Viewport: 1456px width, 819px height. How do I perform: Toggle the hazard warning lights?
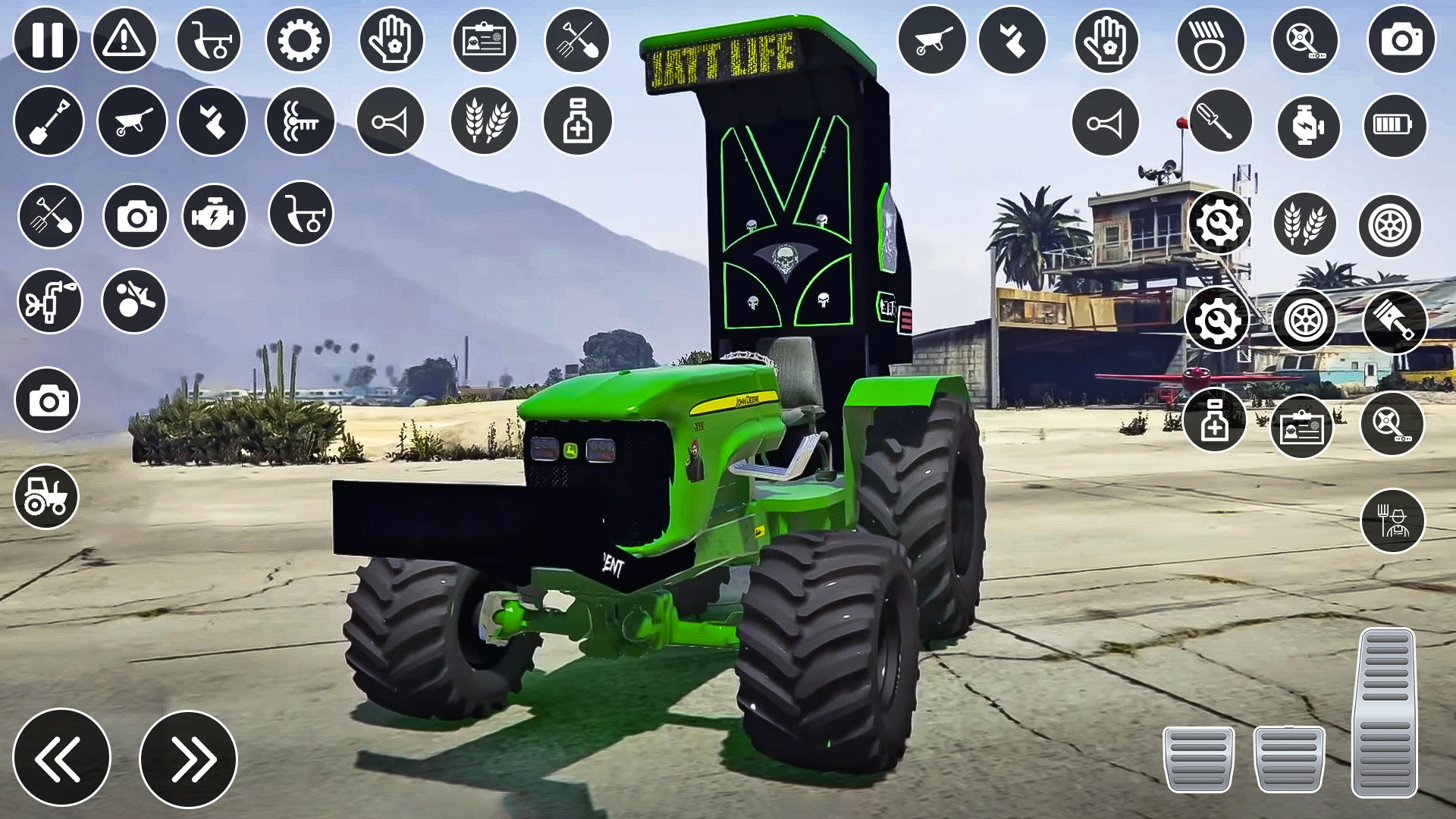point(125,42)
